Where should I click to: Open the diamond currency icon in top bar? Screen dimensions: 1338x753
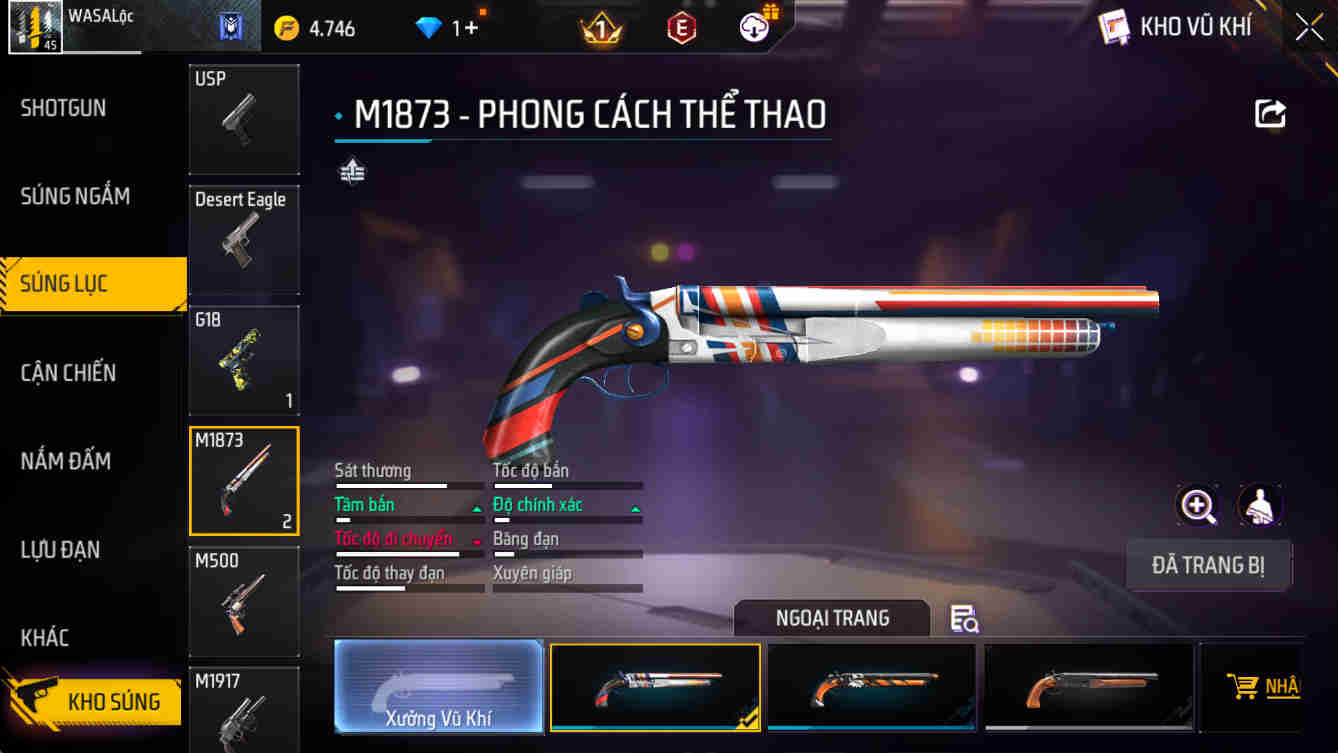coord(429,27)
